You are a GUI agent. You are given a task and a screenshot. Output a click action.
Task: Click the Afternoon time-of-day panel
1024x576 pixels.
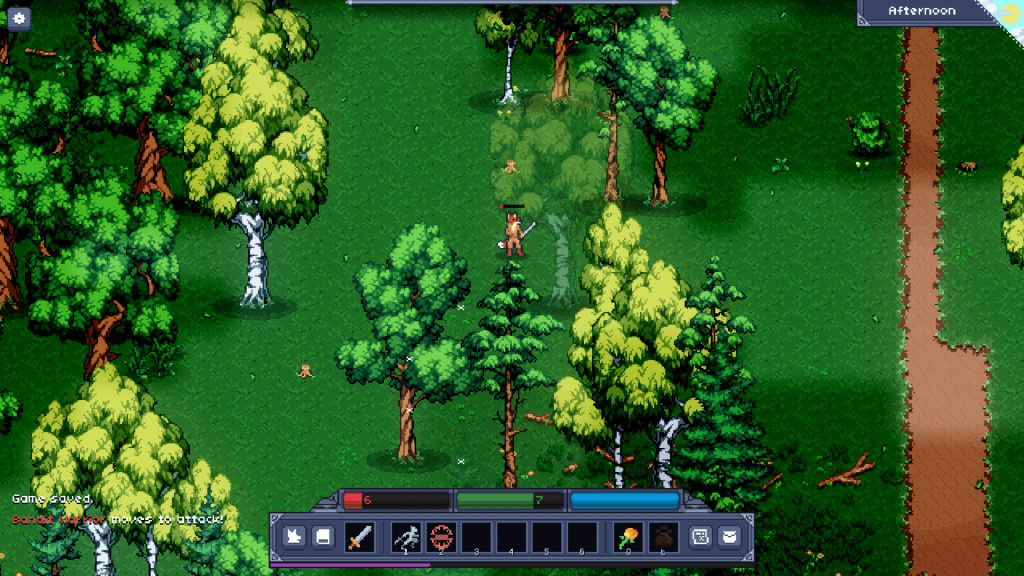point(921,11)
